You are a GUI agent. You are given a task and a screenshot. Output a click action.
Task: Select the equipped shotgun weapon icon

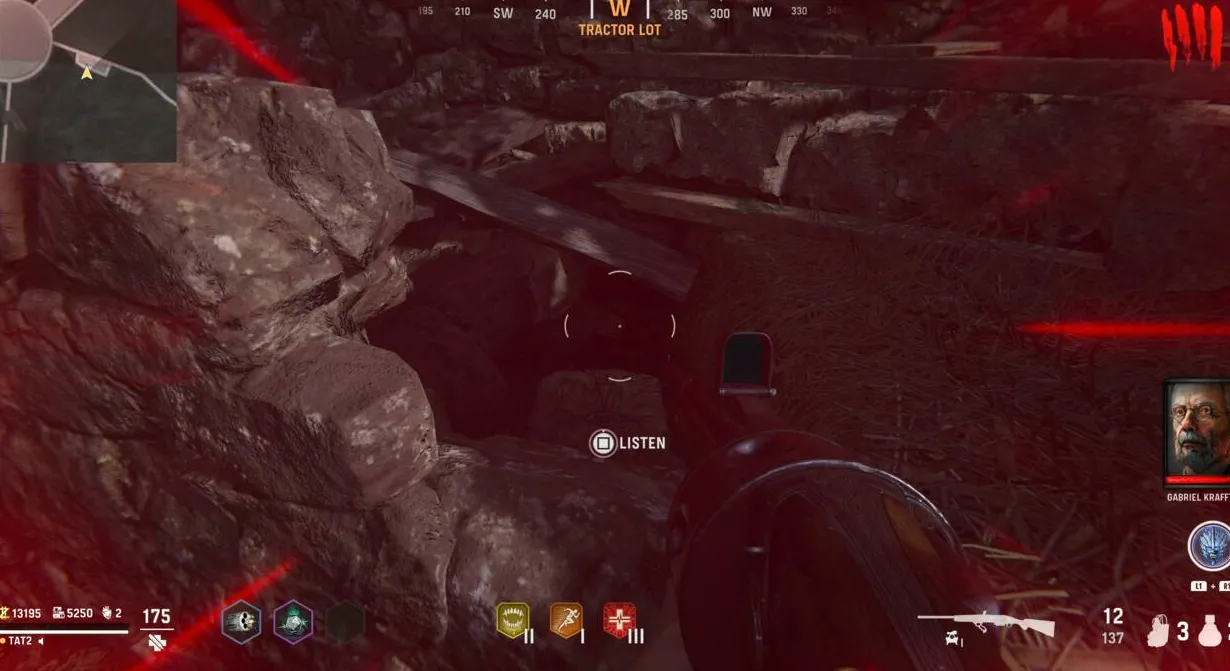pos(987,624)
